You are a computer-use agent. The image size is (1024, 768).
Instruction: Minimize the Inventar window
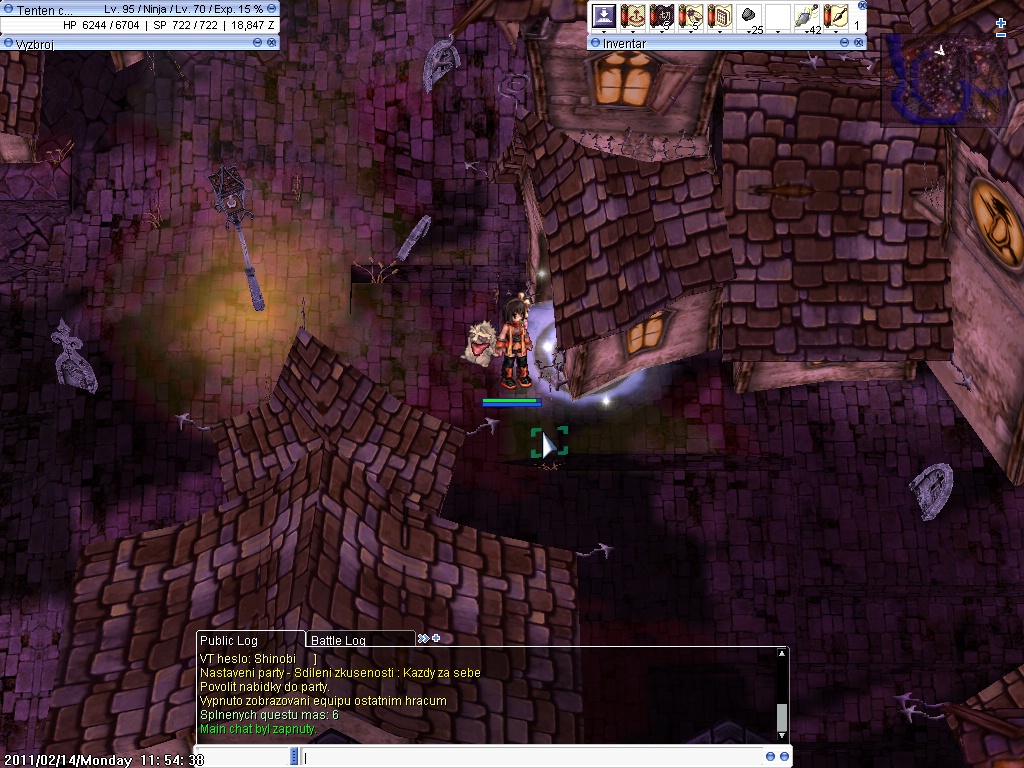pyautogui.click(x=846, y=43)
